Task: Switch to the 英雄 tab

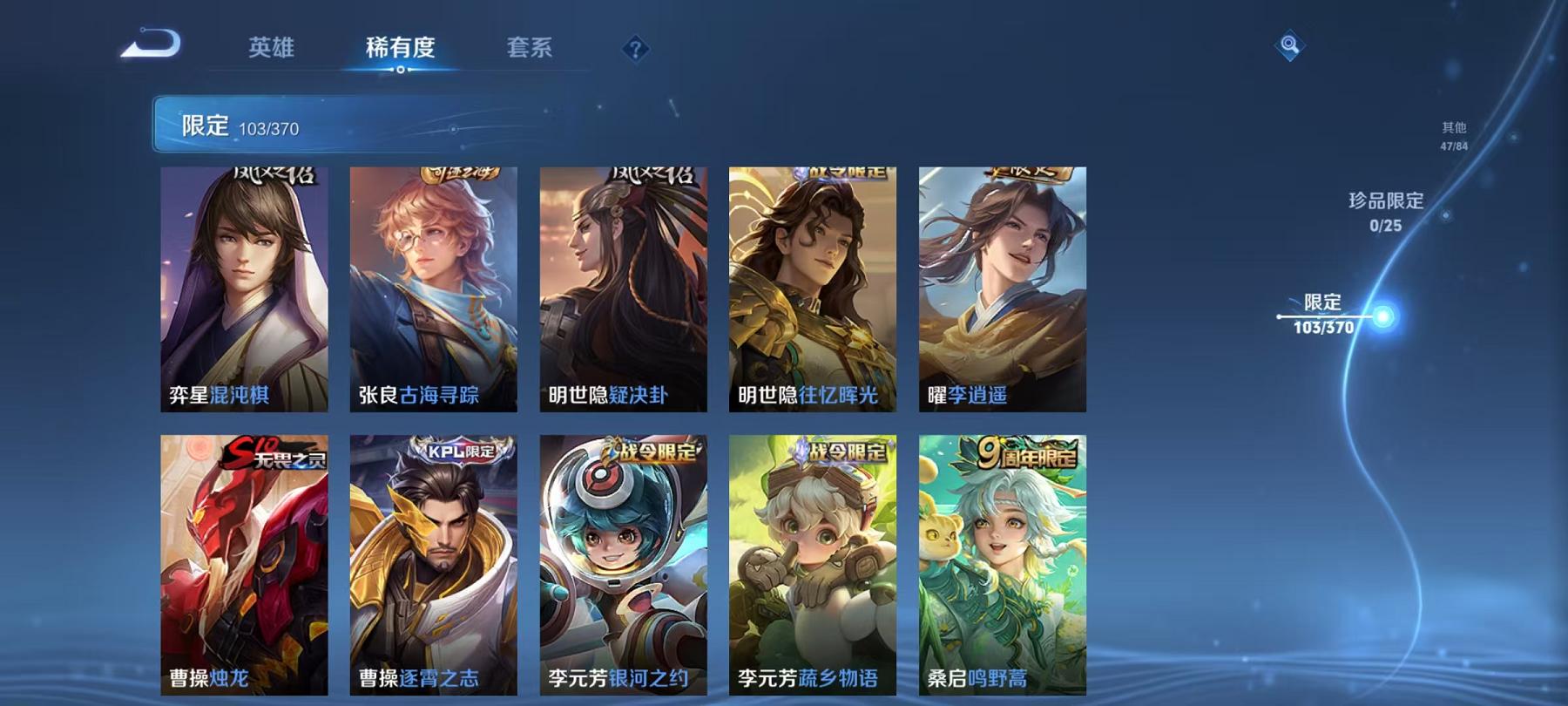Action: pos(272,48)
